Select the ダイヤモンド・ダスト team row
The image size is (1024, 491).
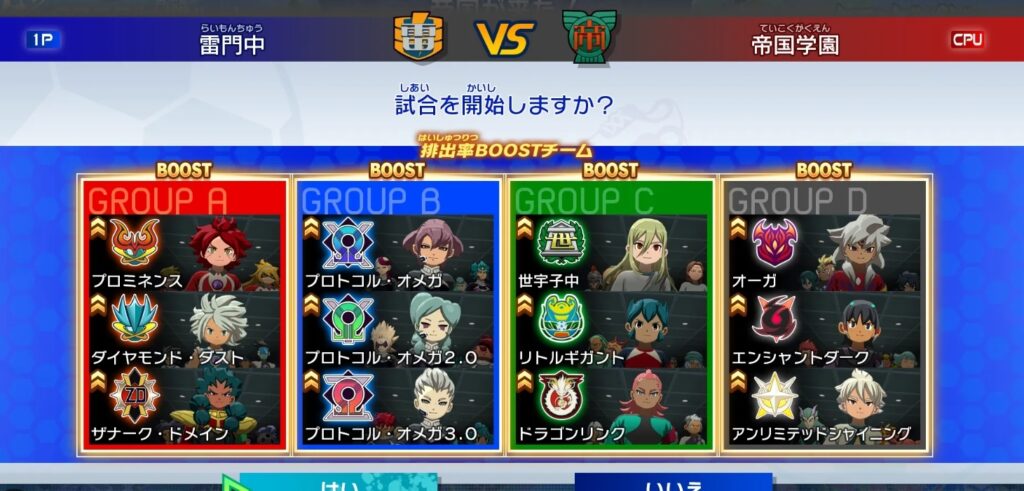coord(186,331)
